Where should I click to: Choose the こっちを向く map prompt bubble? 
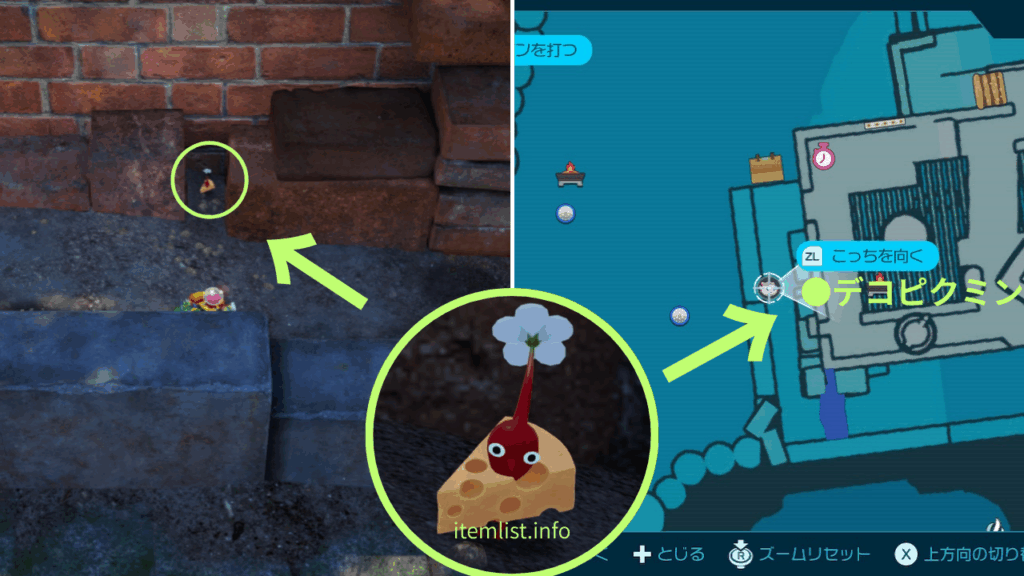tap(868, 256)
